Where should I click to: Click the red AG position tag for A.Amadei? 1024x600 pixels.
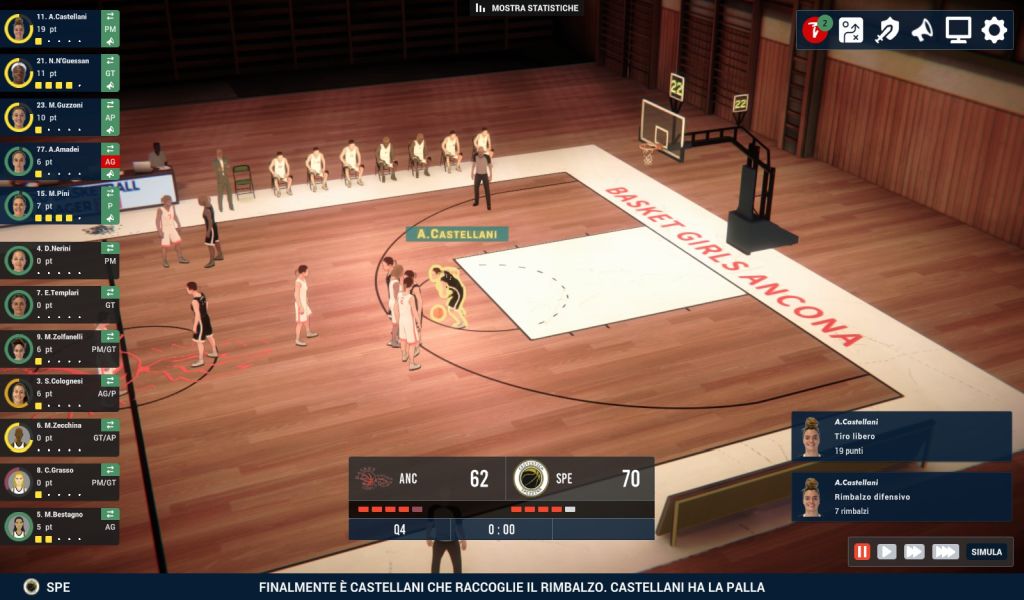110,162
